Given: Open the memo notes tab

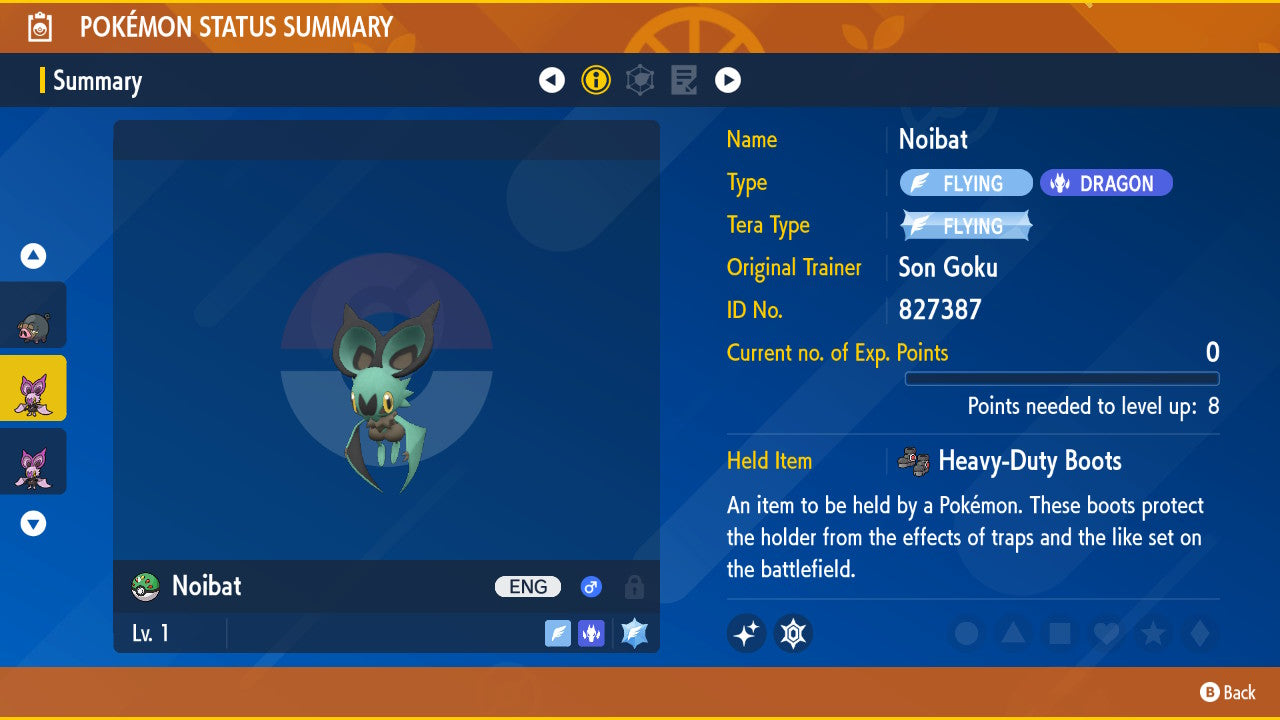Looking at the screenshot, I should 684,80.
